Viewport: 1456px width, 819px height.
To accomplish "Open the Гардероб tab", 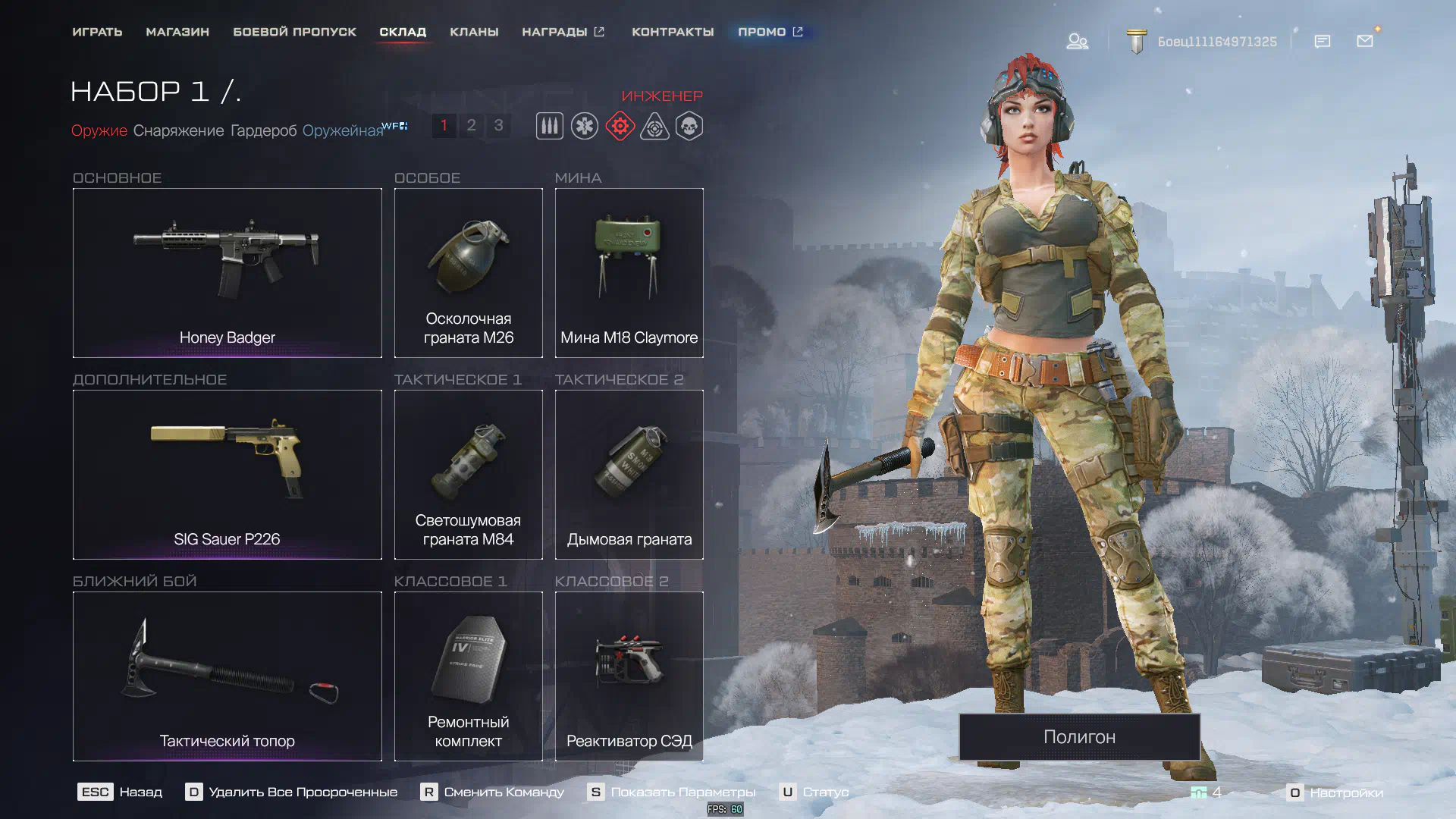I will pyautogui.click(x=263, y=130).
